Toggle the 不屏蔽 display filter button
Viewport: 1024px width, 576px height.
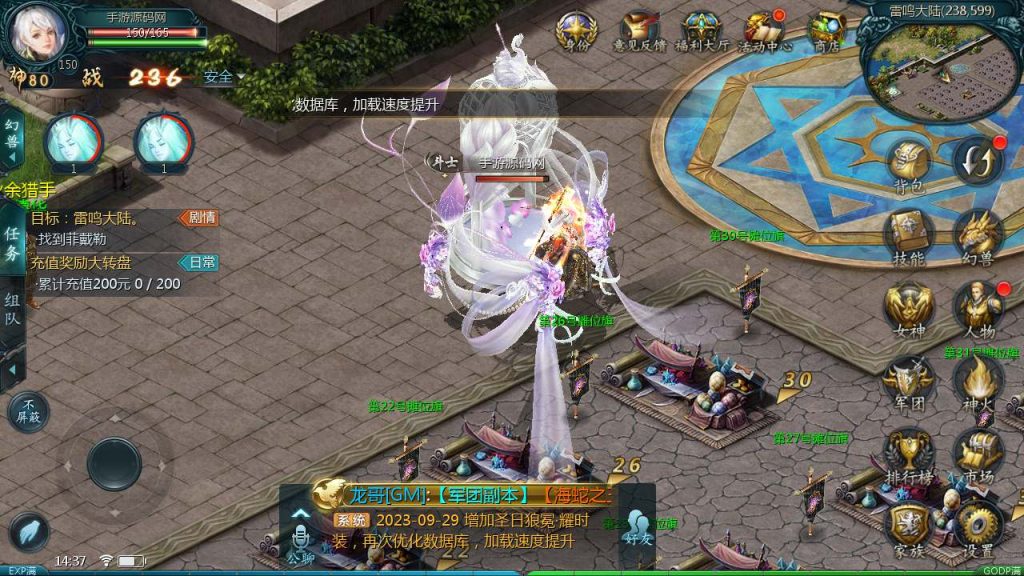(27, 410)
